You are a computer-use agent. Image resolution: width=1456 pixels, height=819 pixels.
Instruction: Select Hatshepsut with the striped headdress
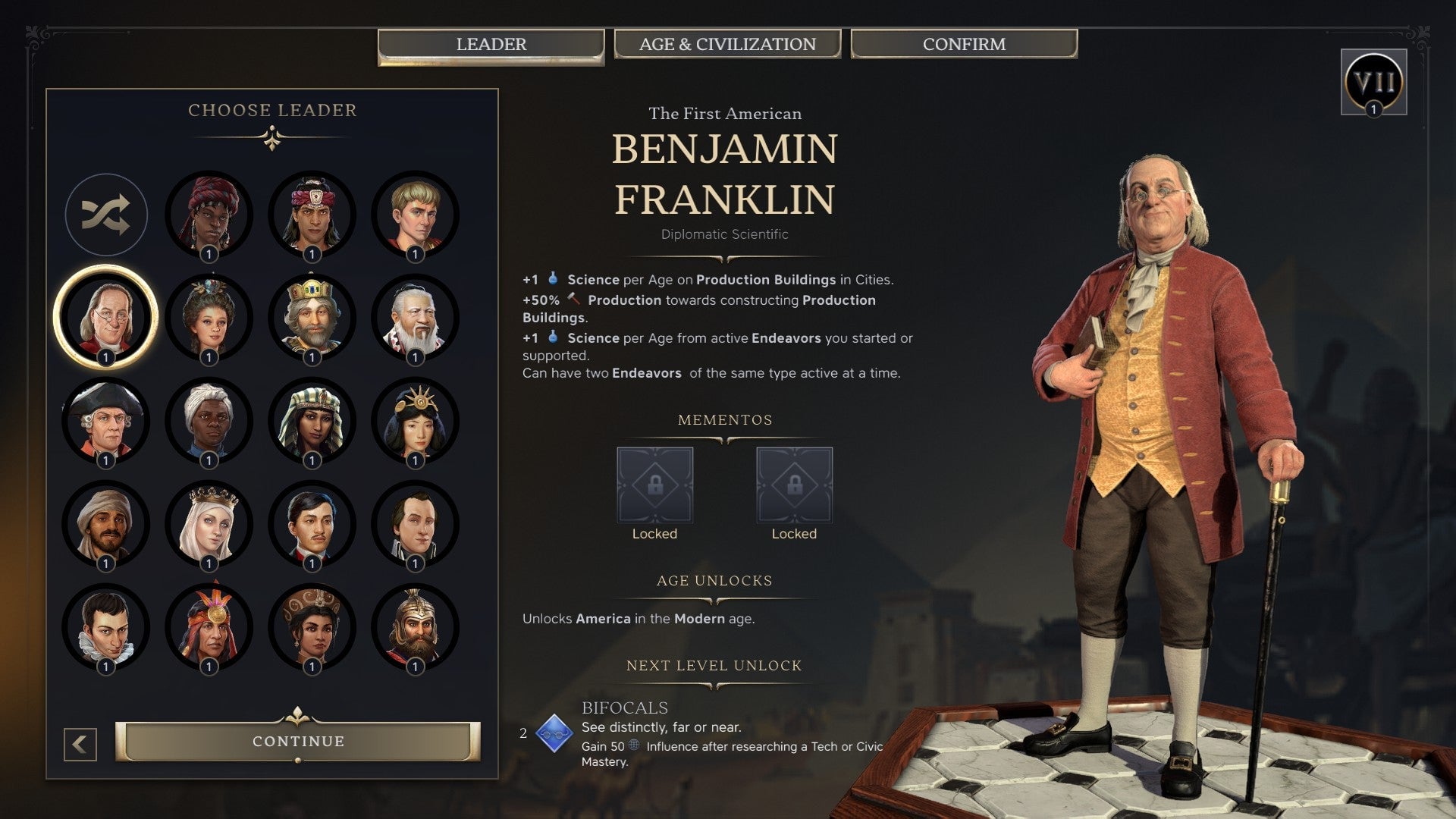[311, 422]
